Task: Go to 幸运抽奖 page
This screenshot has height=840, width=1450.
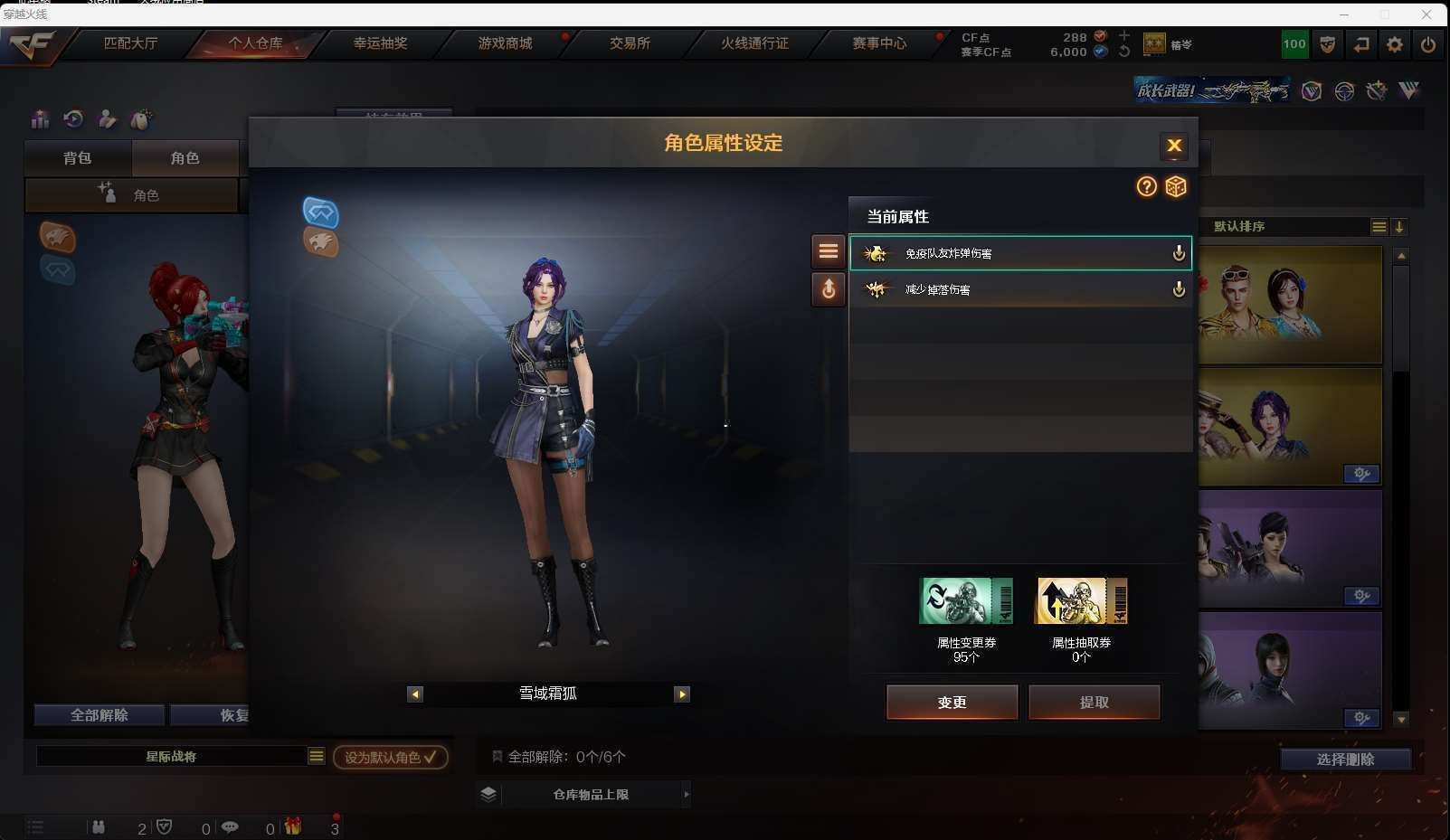Action: [x=380, y=43]
